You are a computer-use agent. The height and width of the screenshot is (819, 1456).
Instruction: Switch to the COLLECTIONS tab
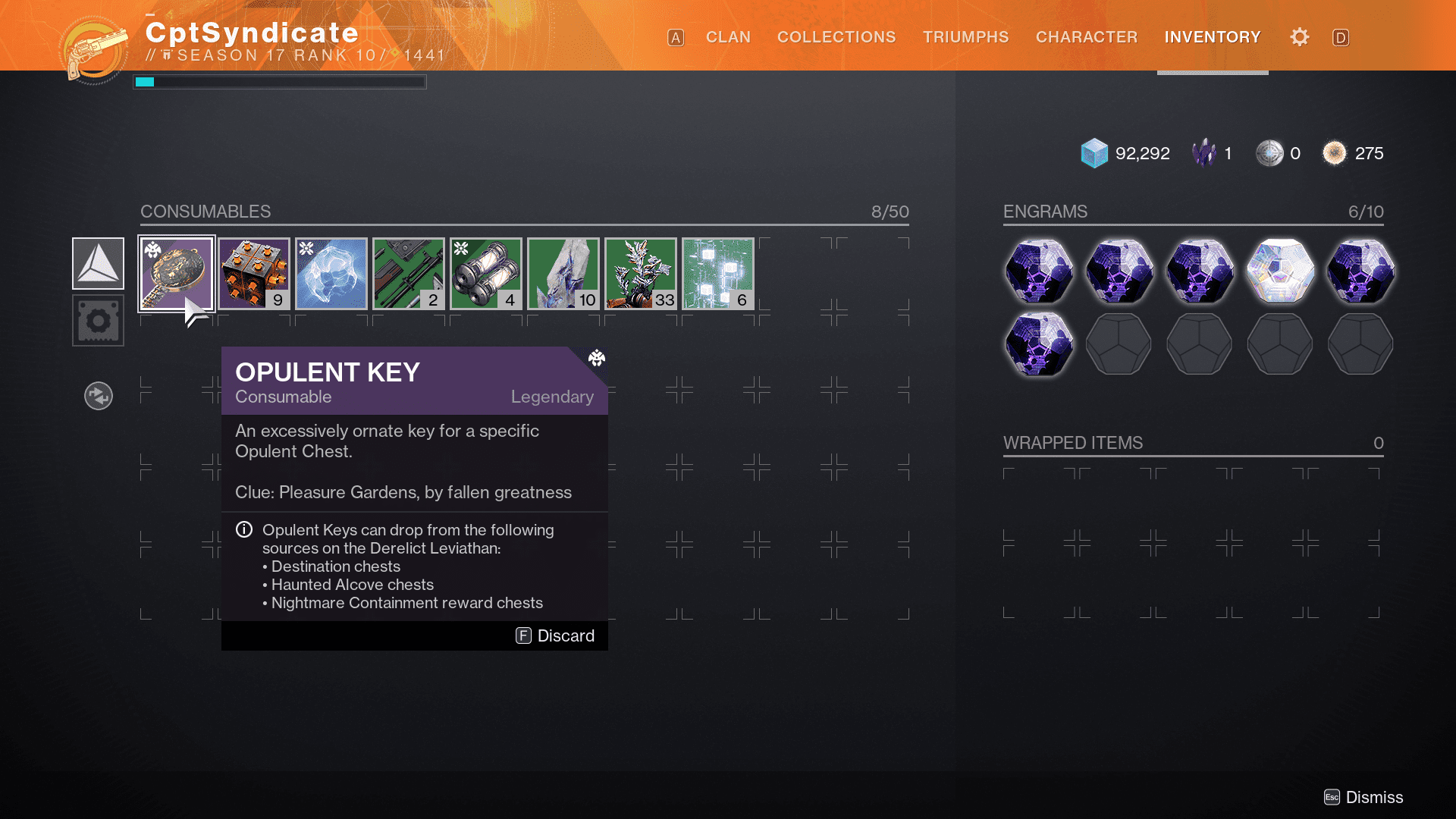pyautogui.click(x=836, y=36)
